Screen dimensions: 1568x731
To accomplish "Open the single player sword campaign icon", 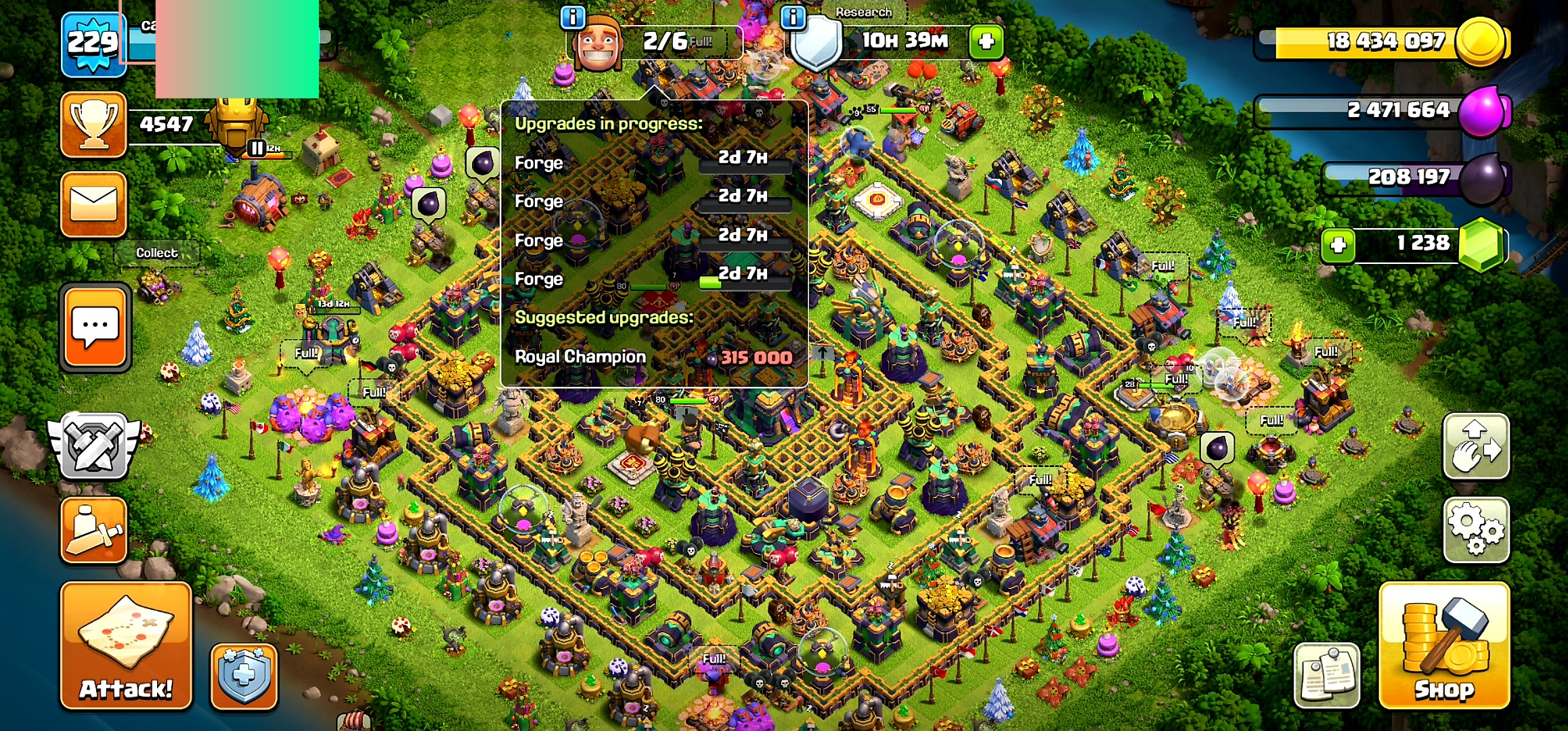I will (x=93, y=531).
